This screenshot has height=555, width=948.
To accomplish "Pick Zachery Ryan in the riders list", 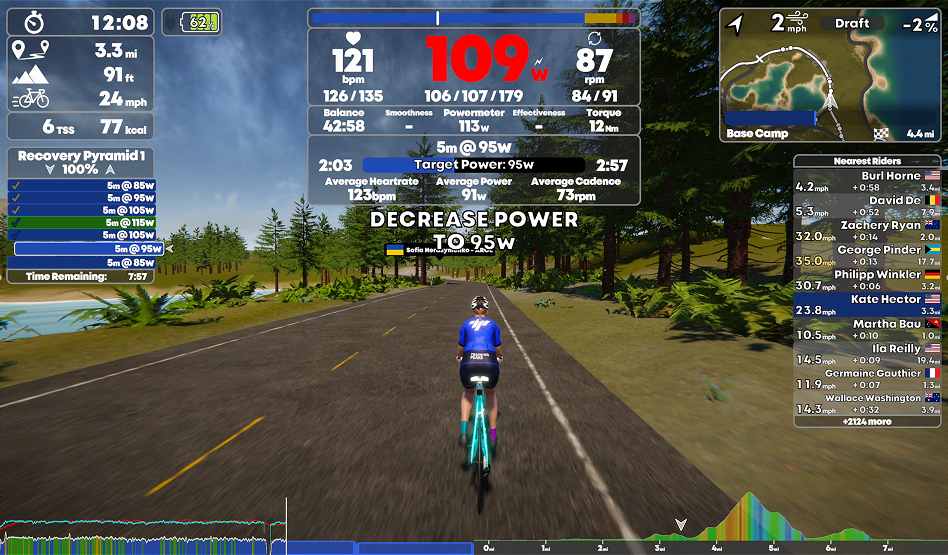I will [x=867, y=231].
